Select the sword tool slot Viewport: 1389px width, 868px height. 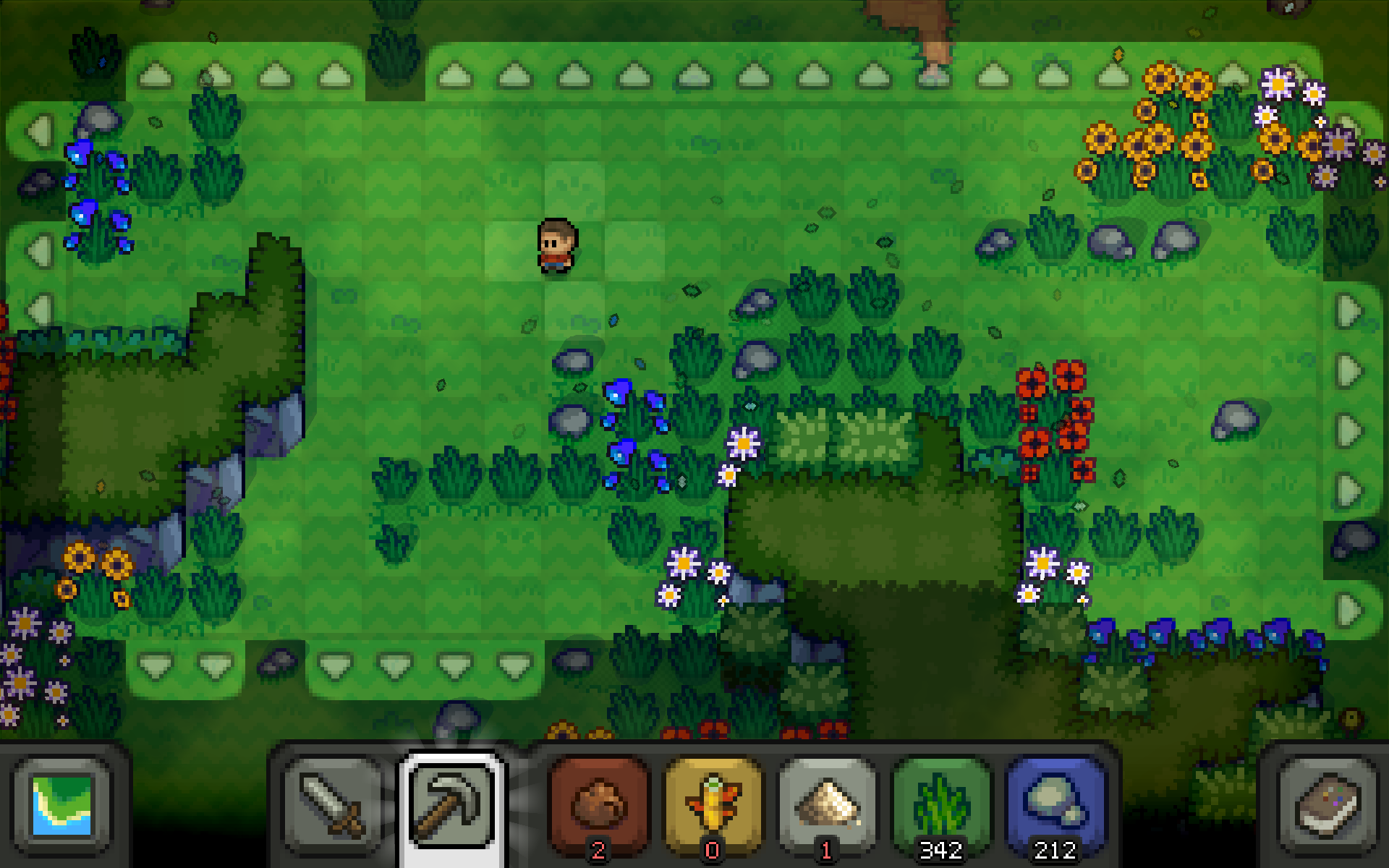[334, 804]
